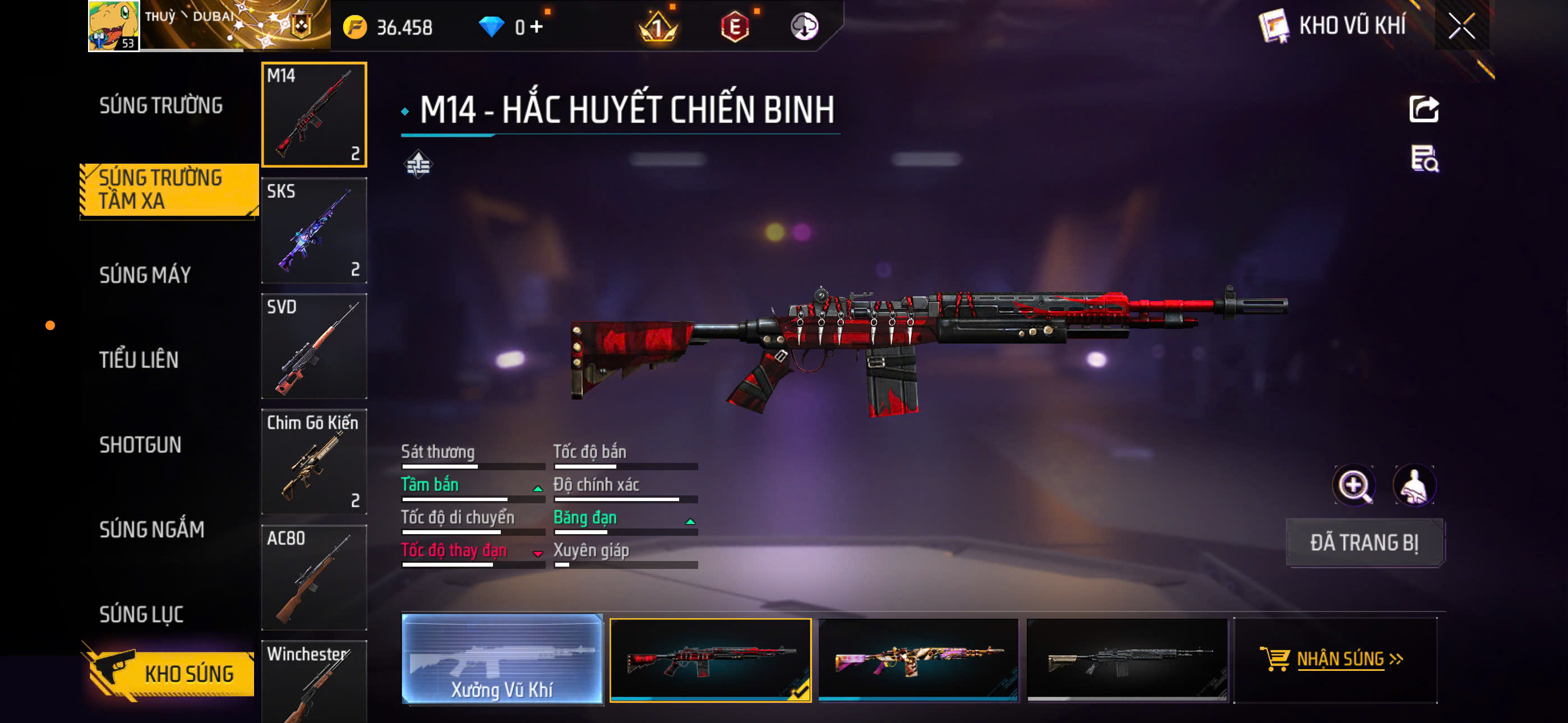The height and width of the screenshot is (723, 1568).
Task: Open the red E event badge
Action: pyautogui.click(x=736, y=27)
